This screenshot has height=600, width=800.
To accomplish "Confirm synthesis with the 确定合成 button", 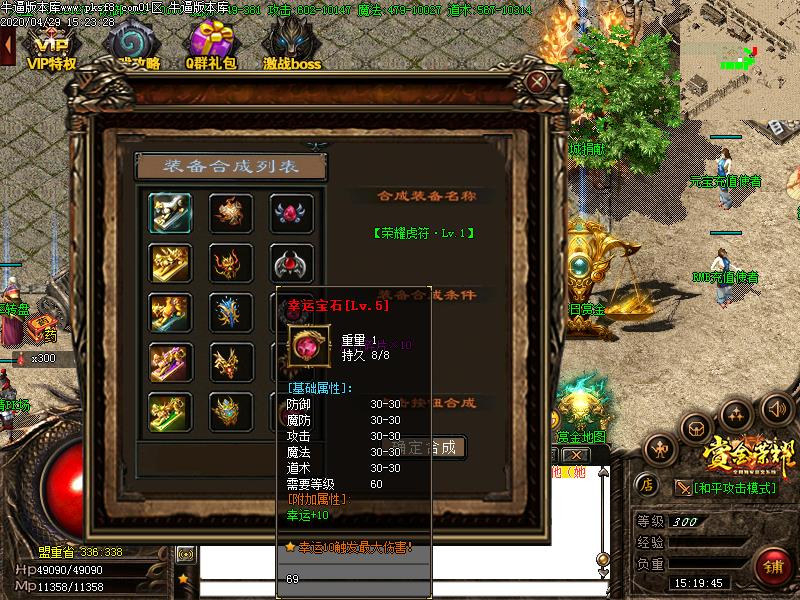I will (x=437, y=447).
